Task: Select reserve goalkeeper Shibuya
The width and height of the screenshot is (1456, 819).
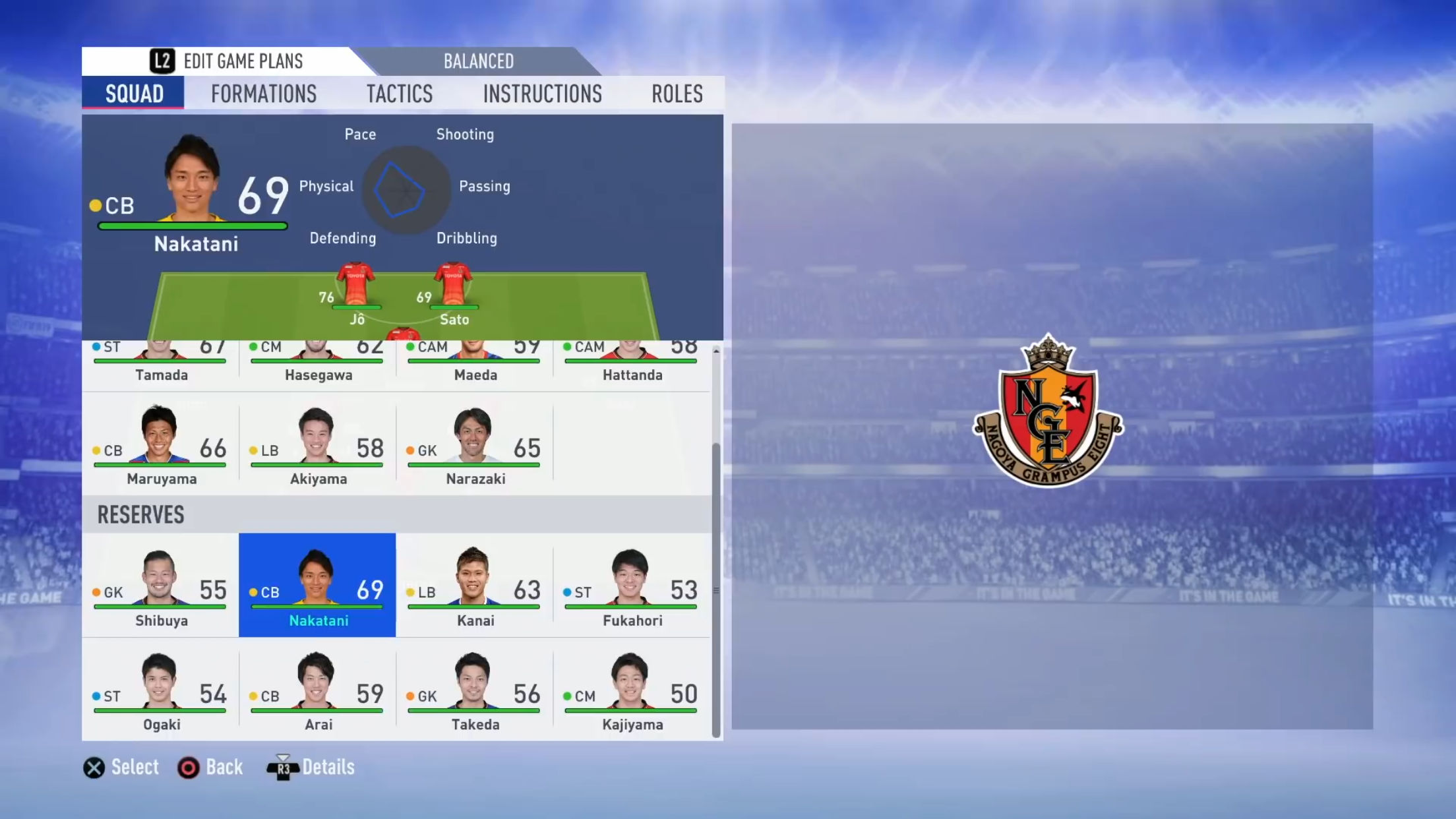Action: [x=160, y=585]
